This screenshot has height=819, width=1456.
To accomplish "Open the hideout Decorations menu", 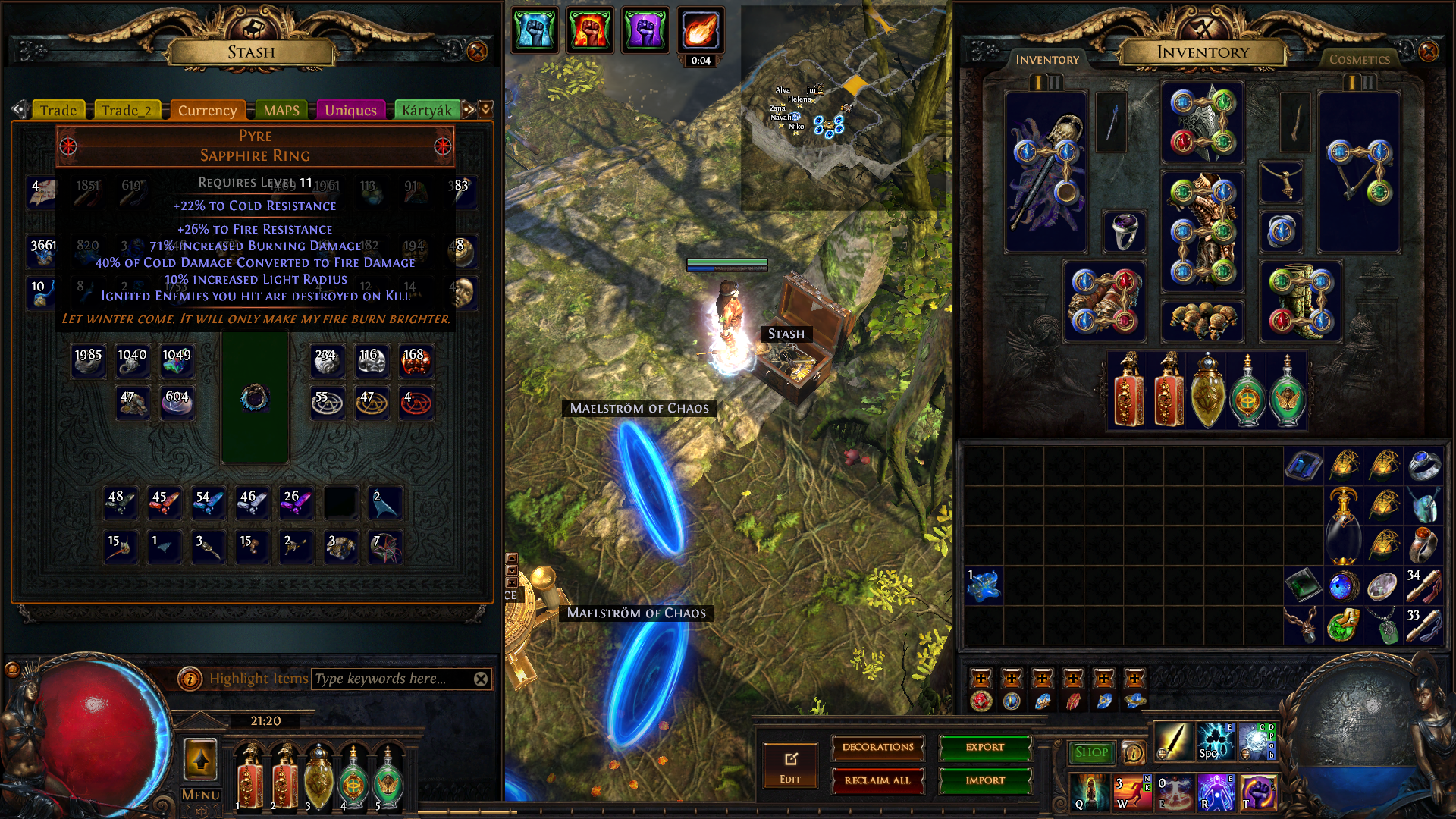I will (877, 748).
